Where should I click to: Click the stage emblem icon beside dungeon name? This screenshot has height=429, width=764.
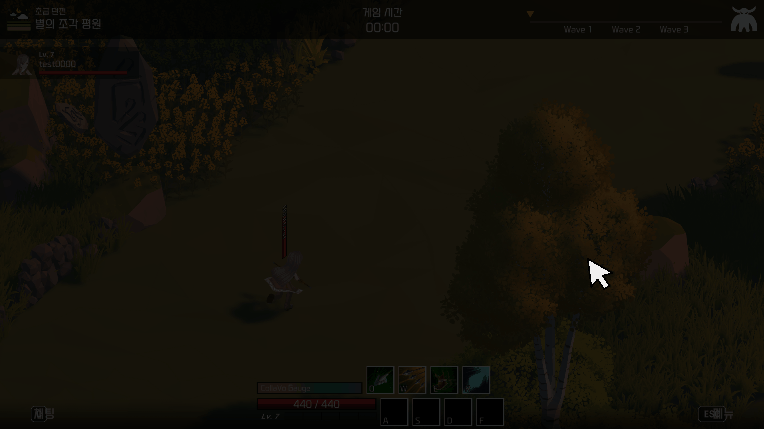click(18, 20)
